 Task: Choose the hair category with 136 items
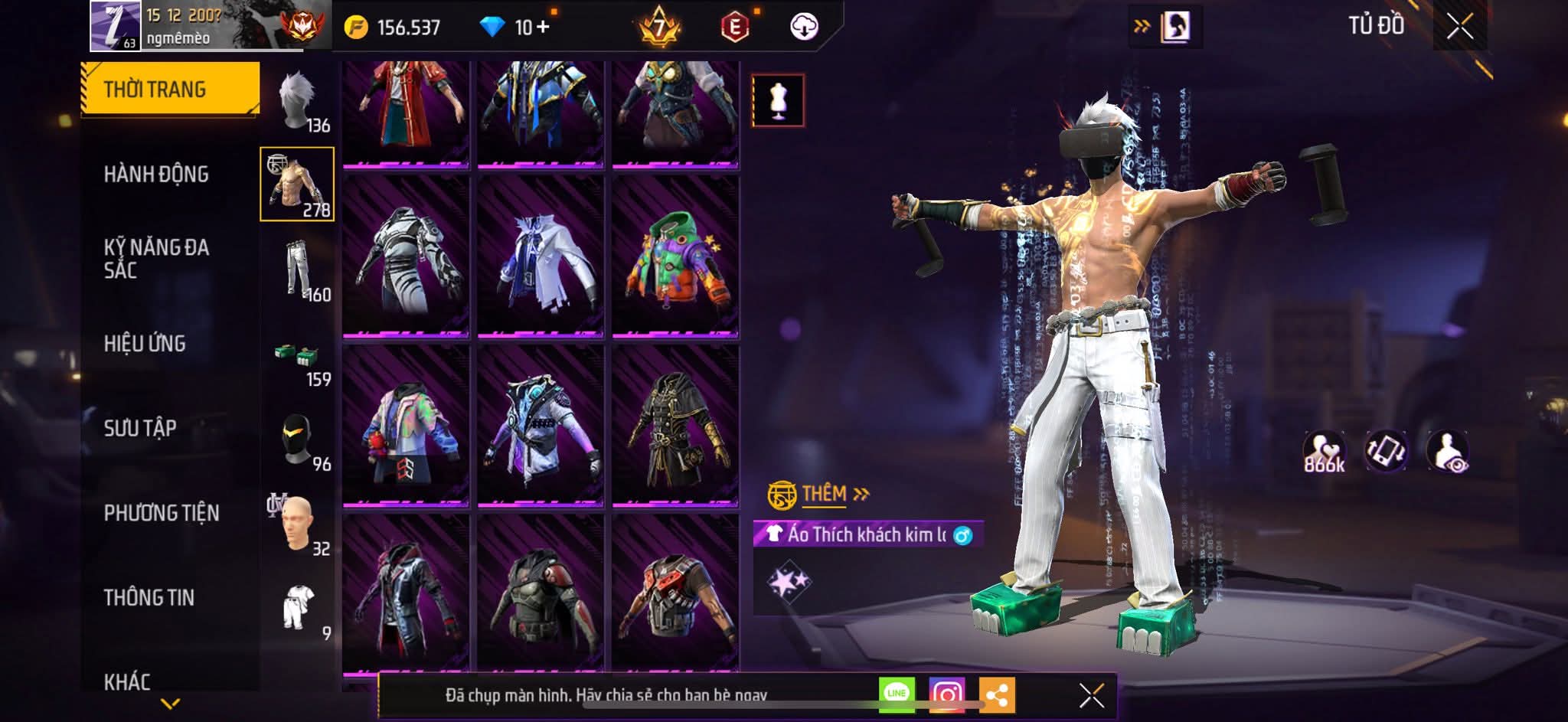(299, 103)
